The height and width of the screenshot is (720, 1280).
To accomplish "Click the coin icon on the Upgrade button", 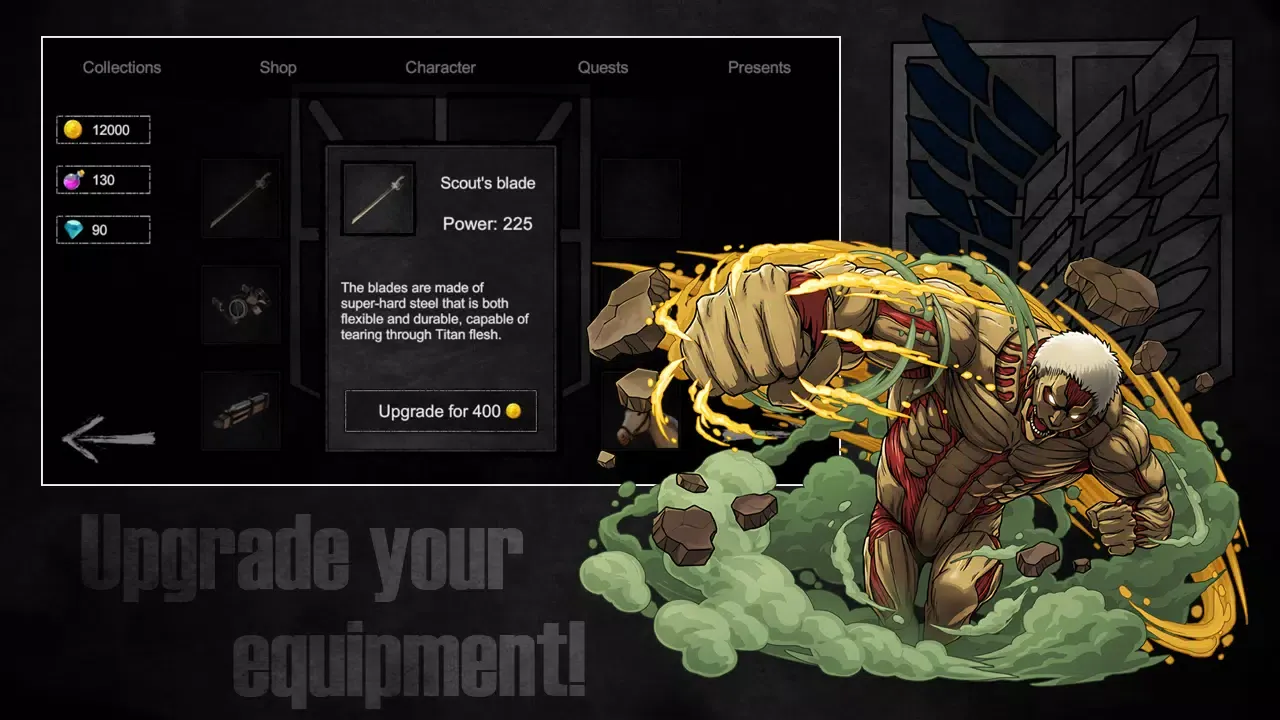I will [517, 410].
